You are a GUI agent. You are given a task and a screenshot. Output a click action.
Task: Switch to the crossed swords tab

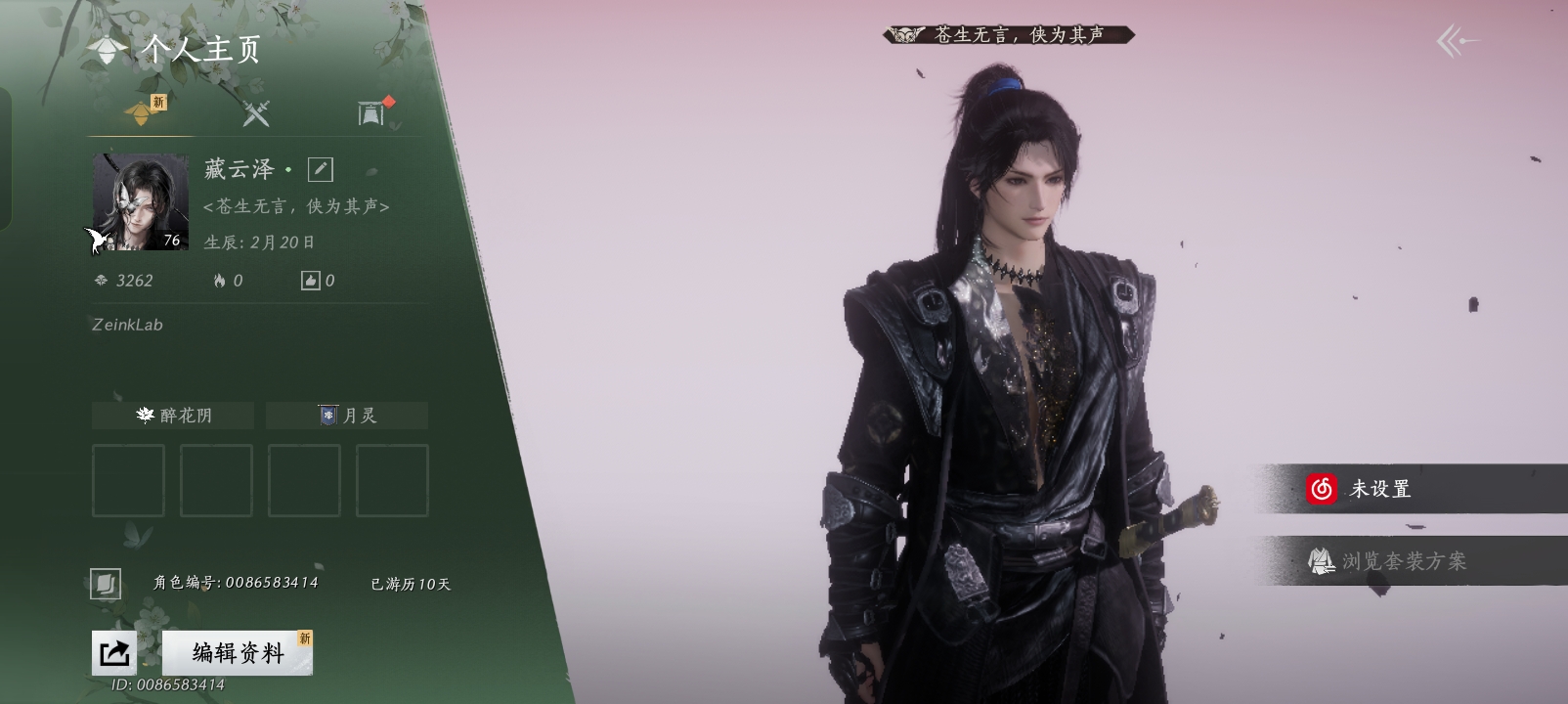pos(256,114)
